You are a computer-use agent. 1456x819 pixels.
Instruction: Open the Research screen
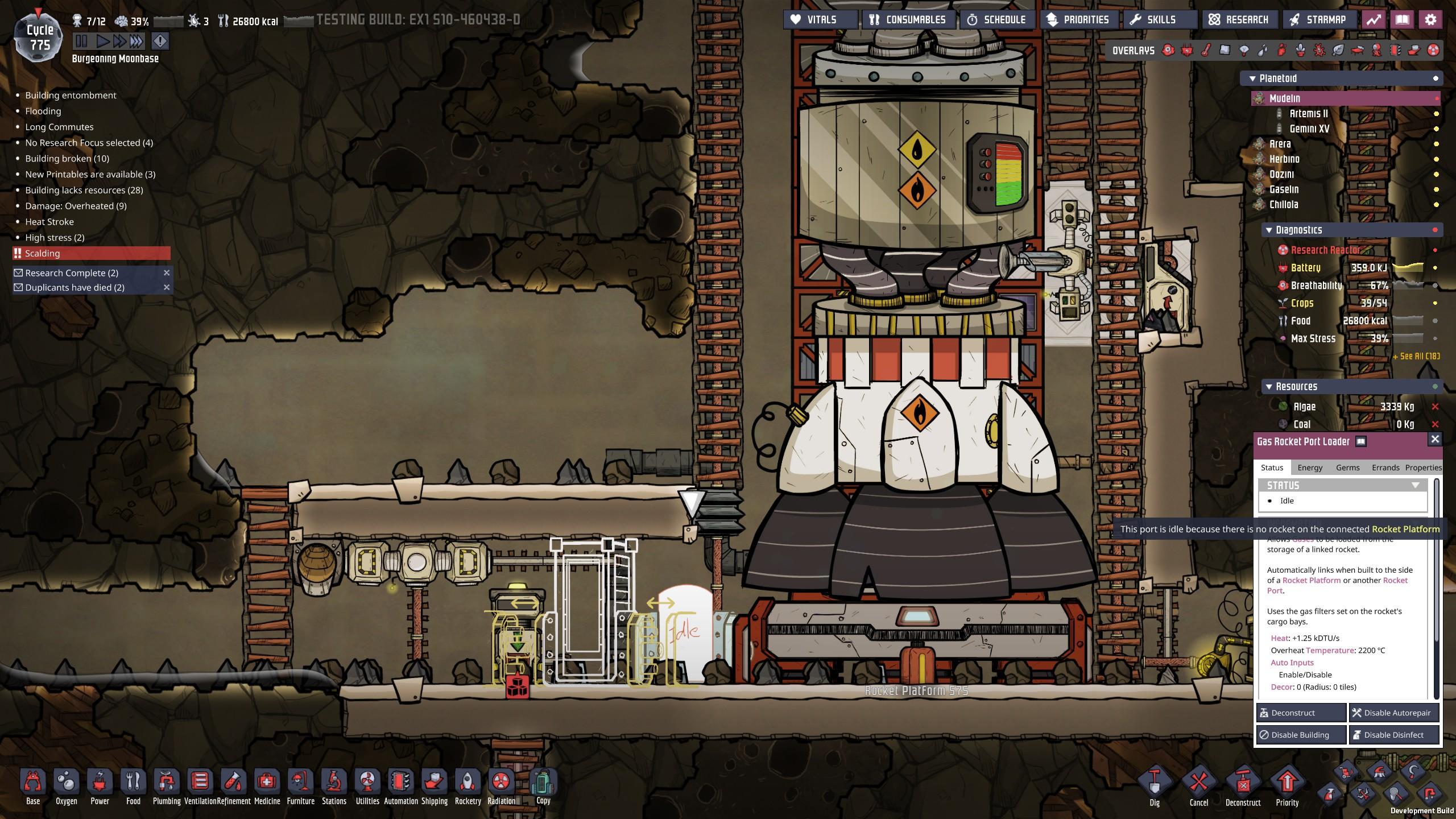pos(1239,20)
